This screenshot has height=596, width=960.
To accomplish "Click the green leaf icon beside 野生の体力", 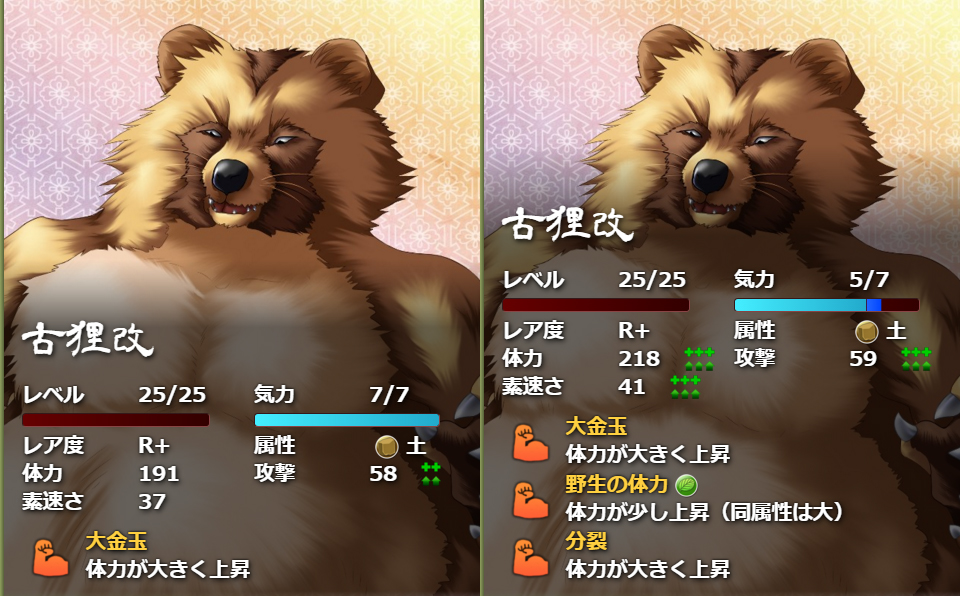I will [x=687, y=486].
